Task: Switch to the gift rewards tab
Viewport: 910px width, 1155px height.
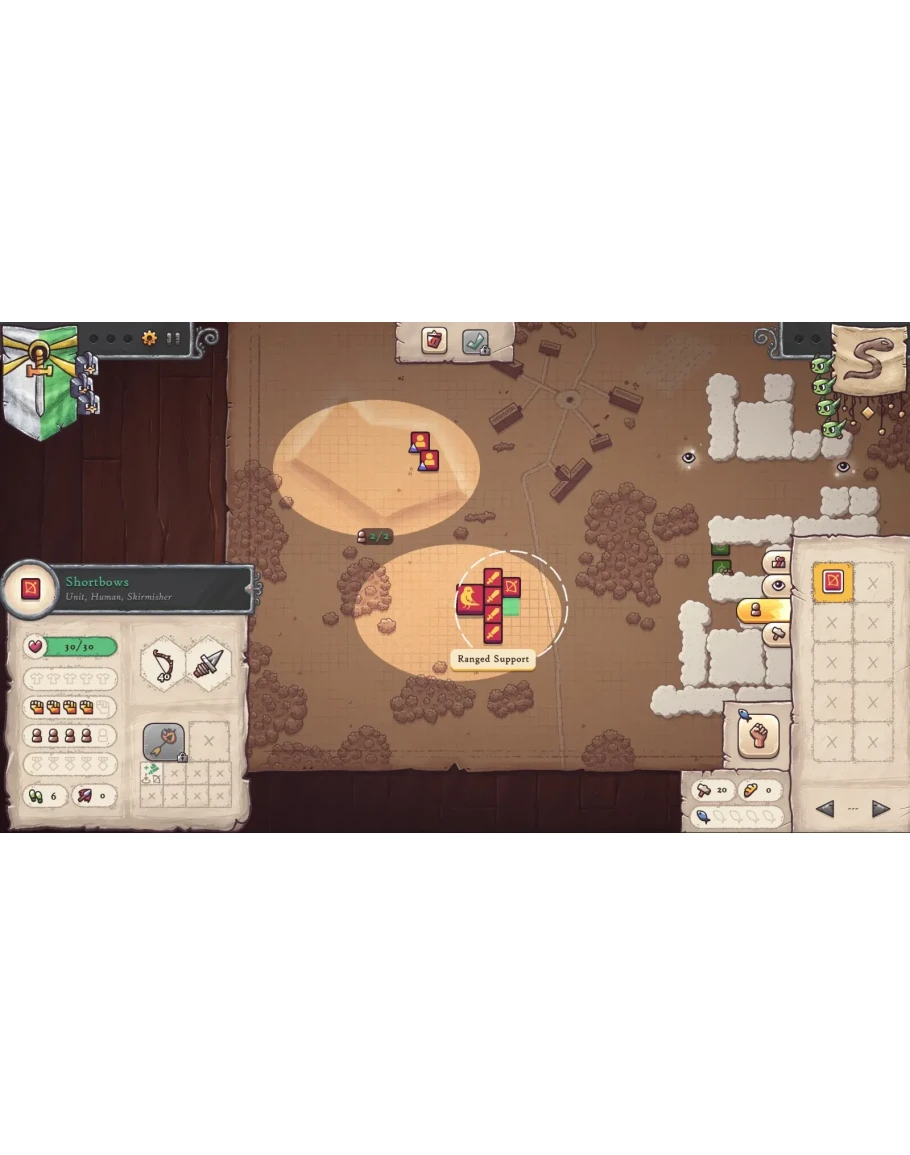Action: coord(777,563)
